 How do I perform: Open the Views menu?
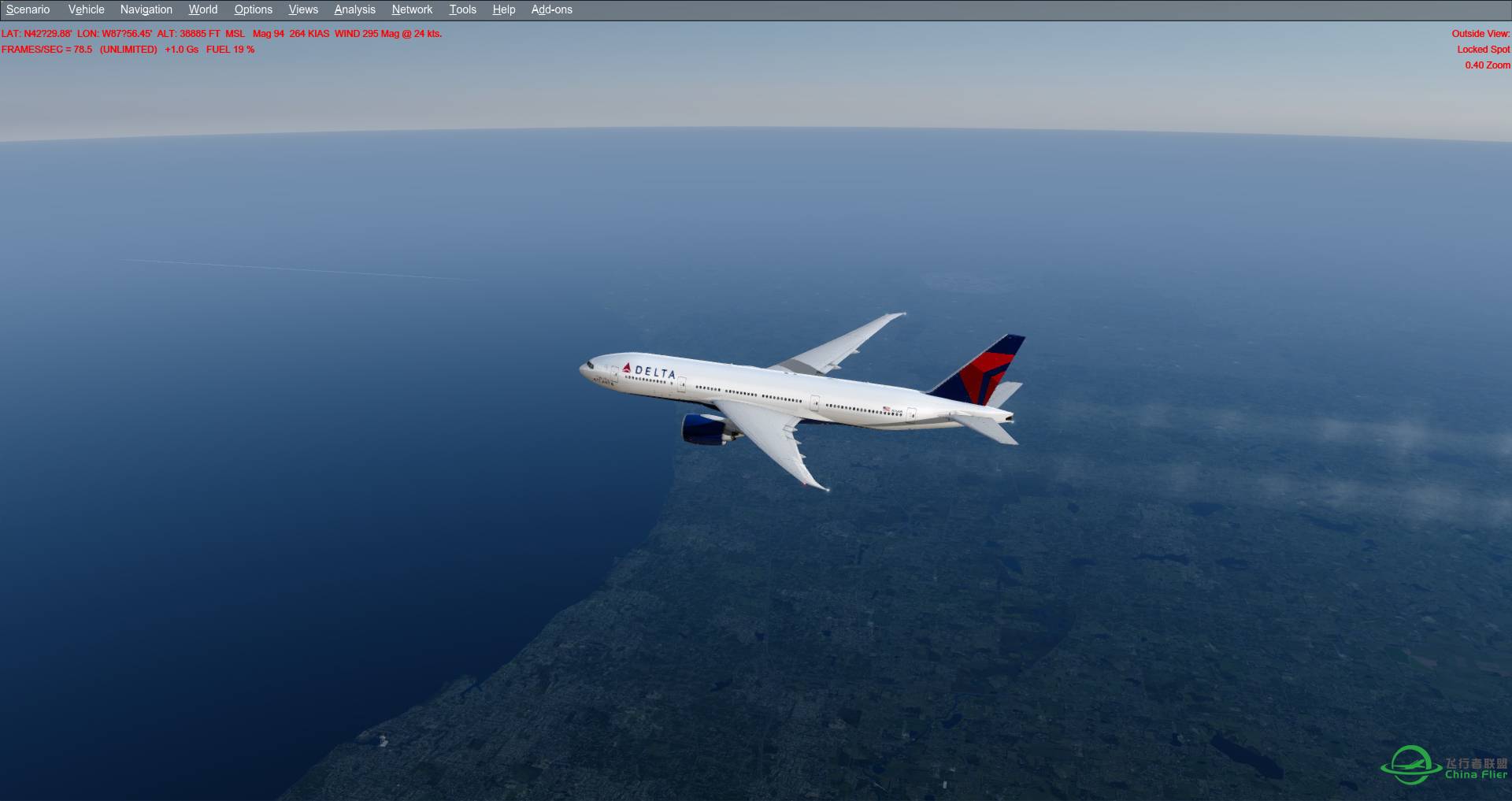pos(302,9)
